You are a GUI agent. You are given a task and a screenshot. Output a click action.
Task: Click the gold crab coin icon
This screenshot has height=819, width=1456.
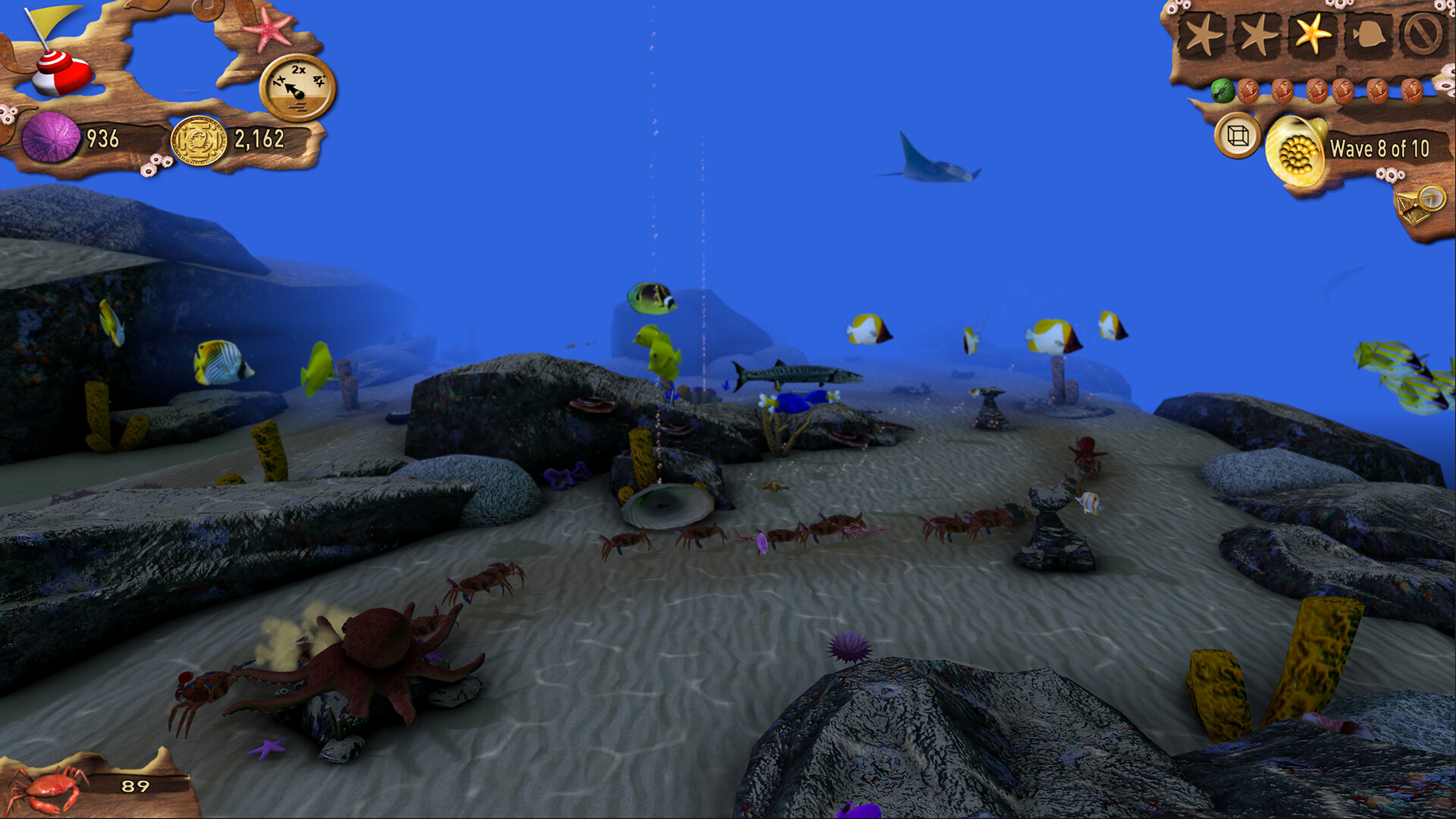tap(197, 140)
